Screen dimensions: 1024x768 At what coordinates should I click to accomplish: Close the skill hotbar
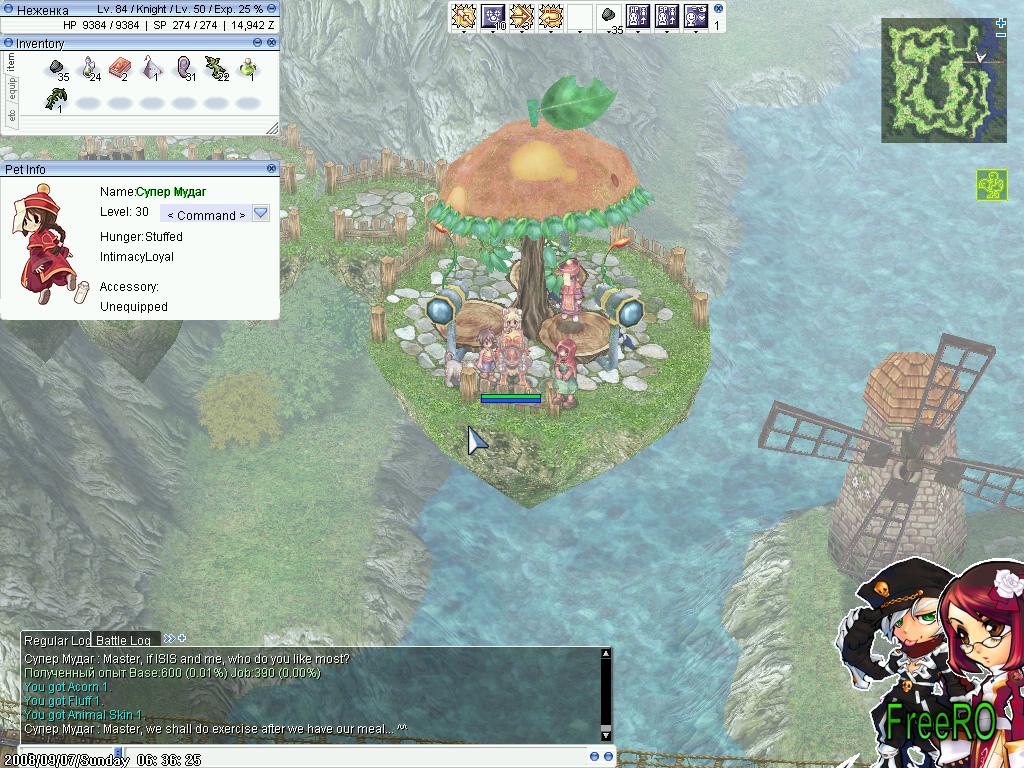point(718,8)
